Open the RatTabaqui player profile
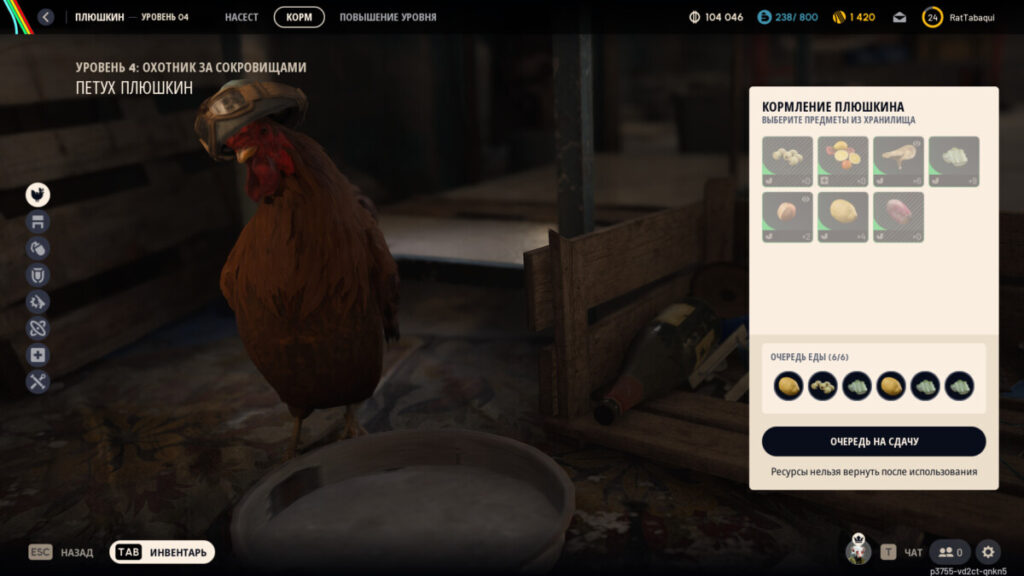The image size is (1024, 576). pos(960,17)
